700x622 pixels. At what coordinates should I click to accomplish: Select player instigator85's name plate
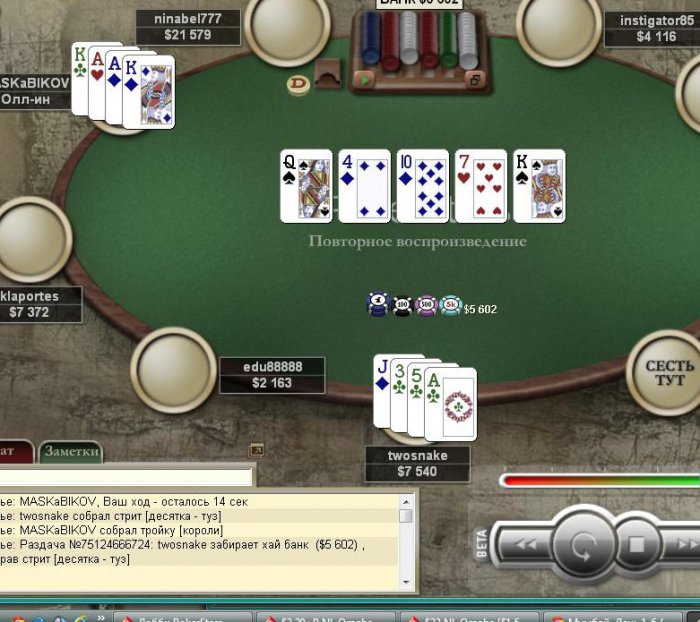point(654,29)
